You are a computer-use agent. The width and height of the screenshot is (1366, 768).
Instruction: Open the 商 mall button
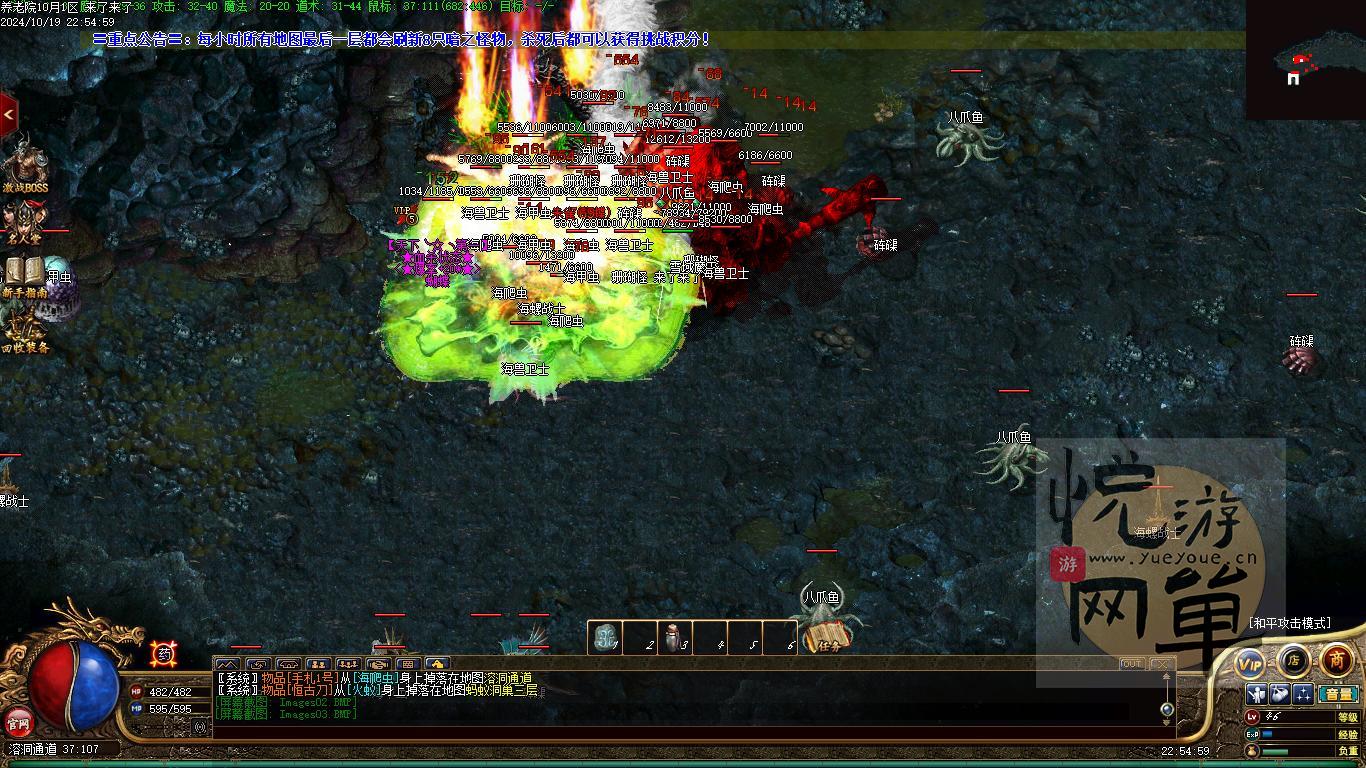tap(1337, 659)
